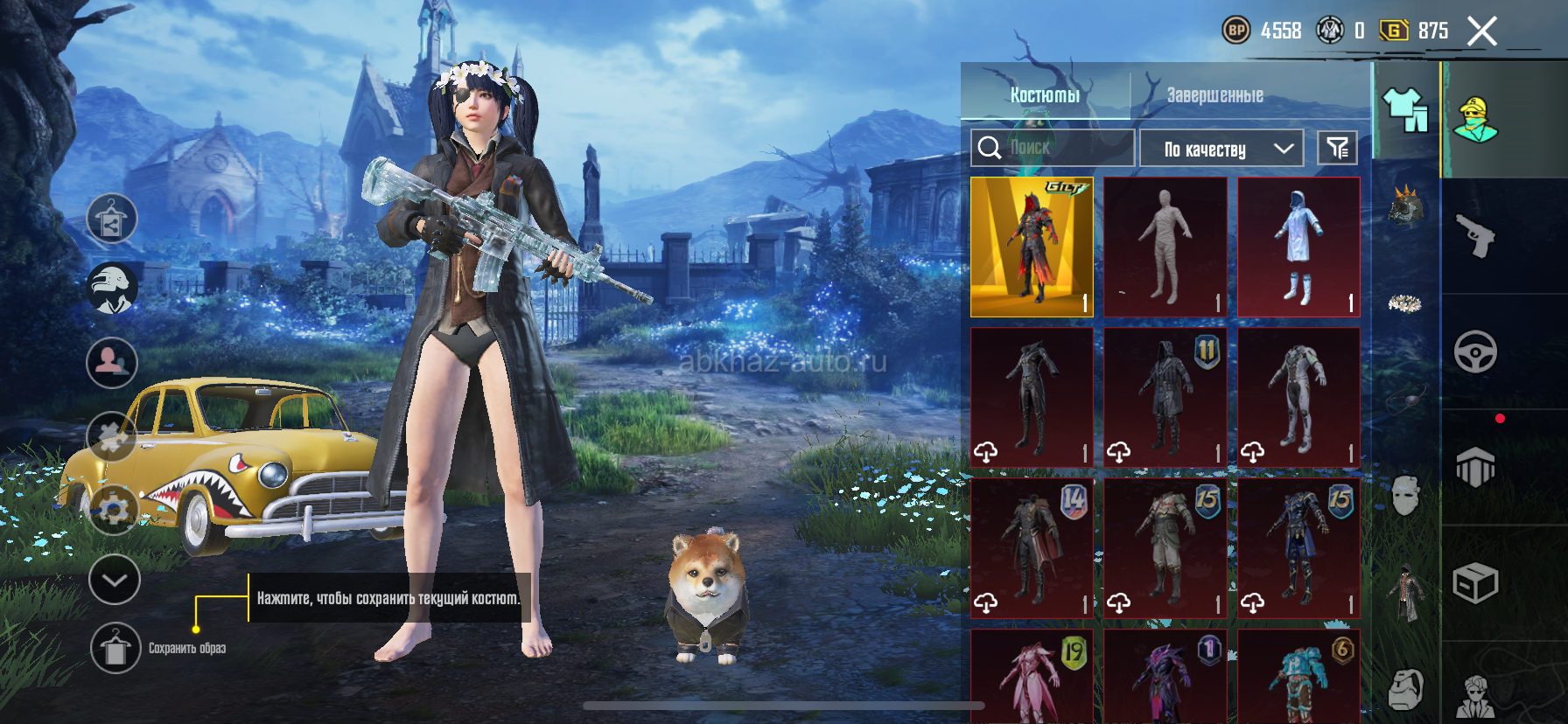Open the По качеству sort dropdown
The width and height of the screenshot is (1568, 724).
pos(1221,149)
